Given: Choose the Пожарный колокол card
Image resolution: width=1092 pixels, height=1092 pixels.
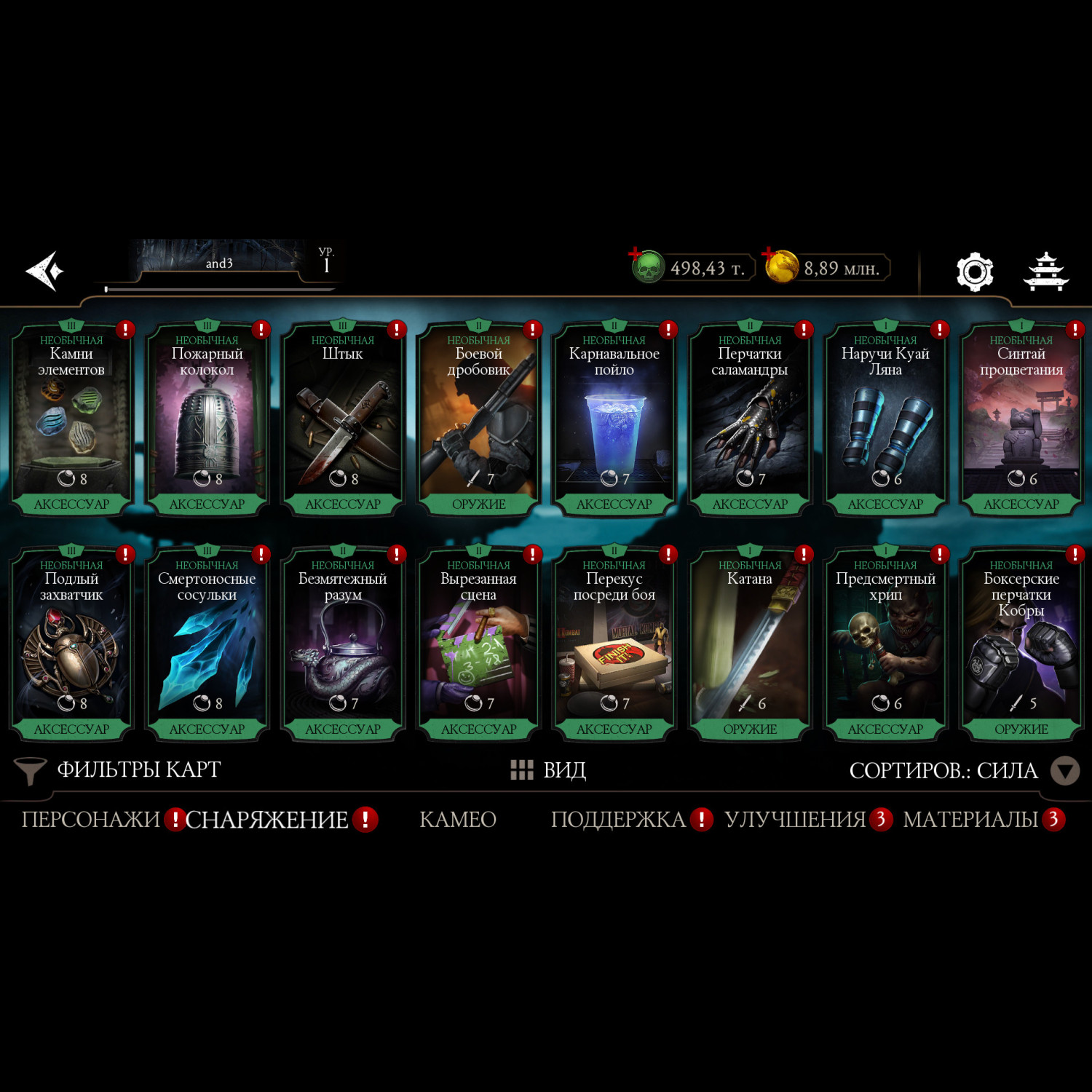Looking at the screenshot, I should tap(207, 419).
